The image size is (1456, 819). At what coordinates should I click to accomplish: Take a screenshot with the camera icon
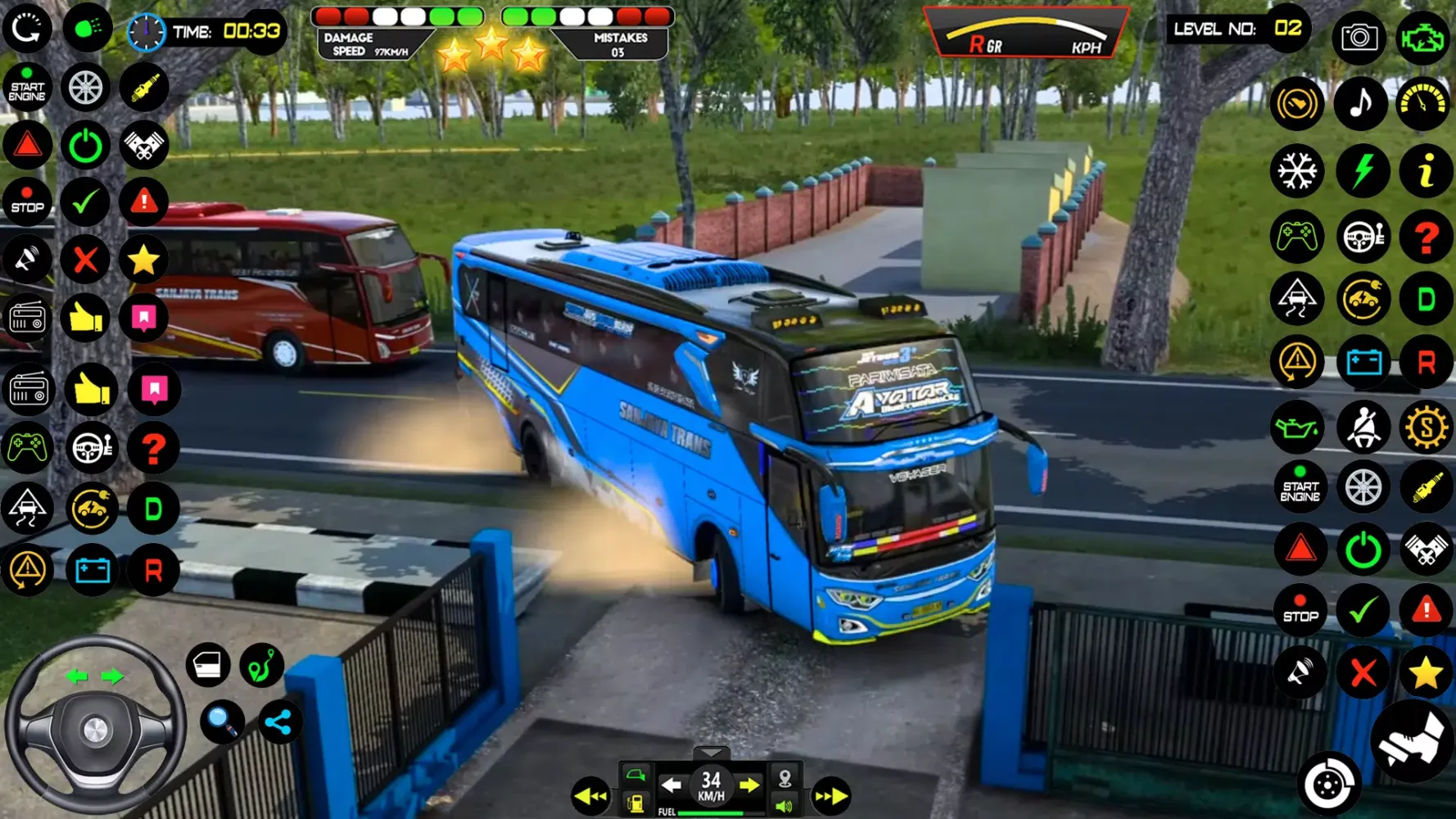tap(1359, 37)
